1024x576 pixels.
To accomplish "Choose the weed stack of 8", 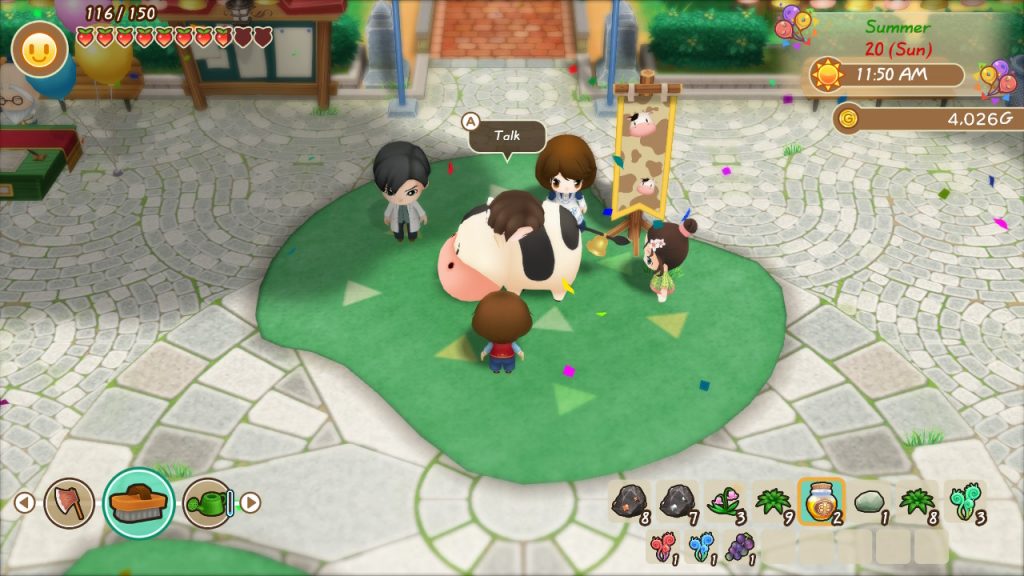I will pos(916,502).
